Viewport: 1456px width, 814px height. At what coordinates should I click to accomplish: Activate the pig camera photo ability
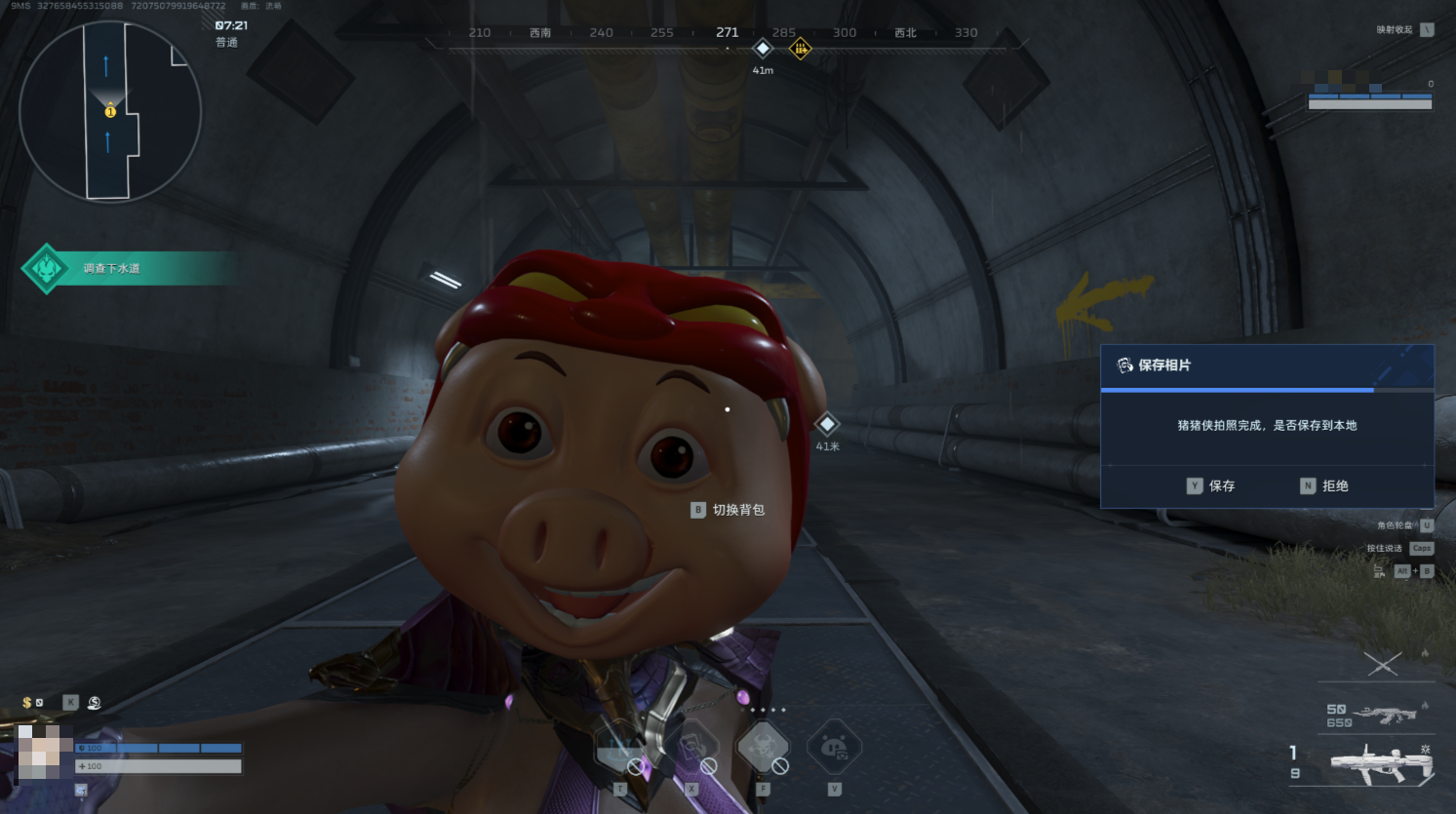pos(834,748)
